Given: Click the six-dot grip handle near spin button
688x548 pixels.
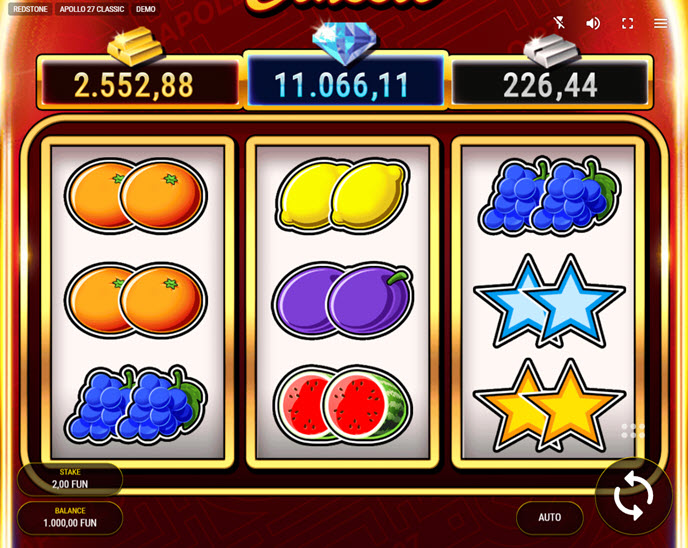Looking at the screenshot, I should tap(633, 431).
